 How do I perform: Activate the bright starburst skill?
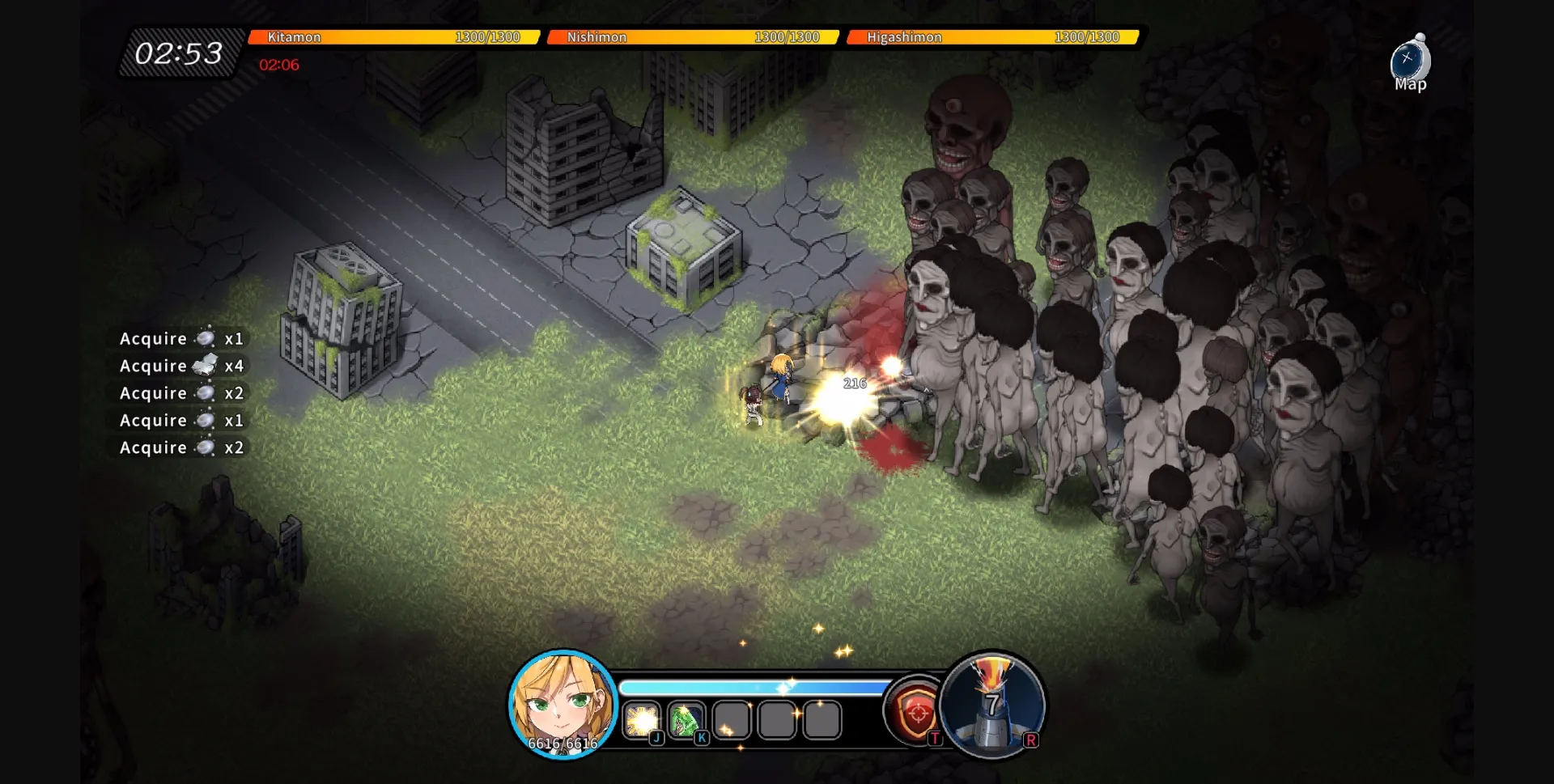pos(643,720)
